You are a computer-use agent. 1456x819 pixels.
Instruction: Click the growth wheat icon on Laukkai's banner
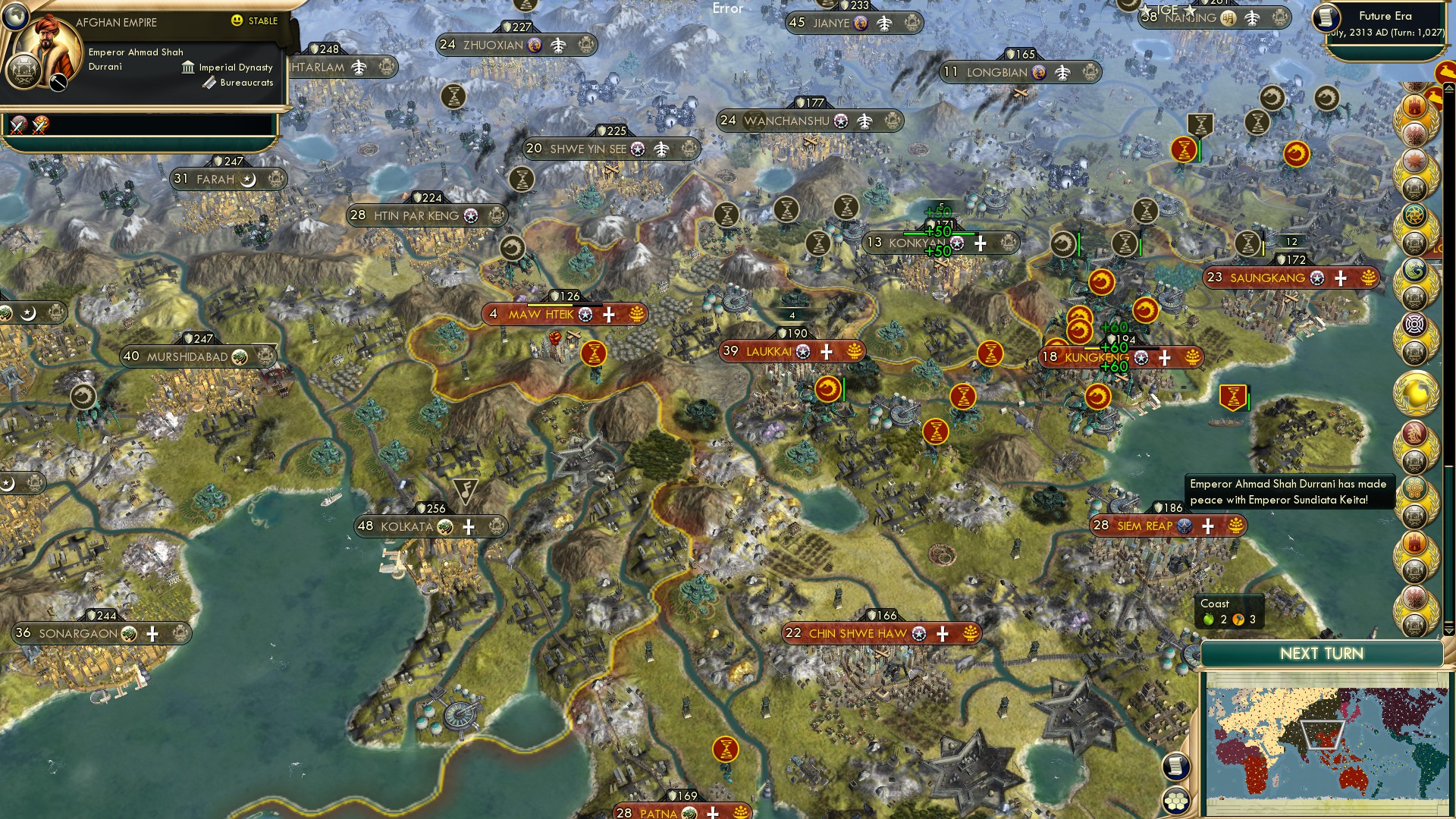coord(855,352)
